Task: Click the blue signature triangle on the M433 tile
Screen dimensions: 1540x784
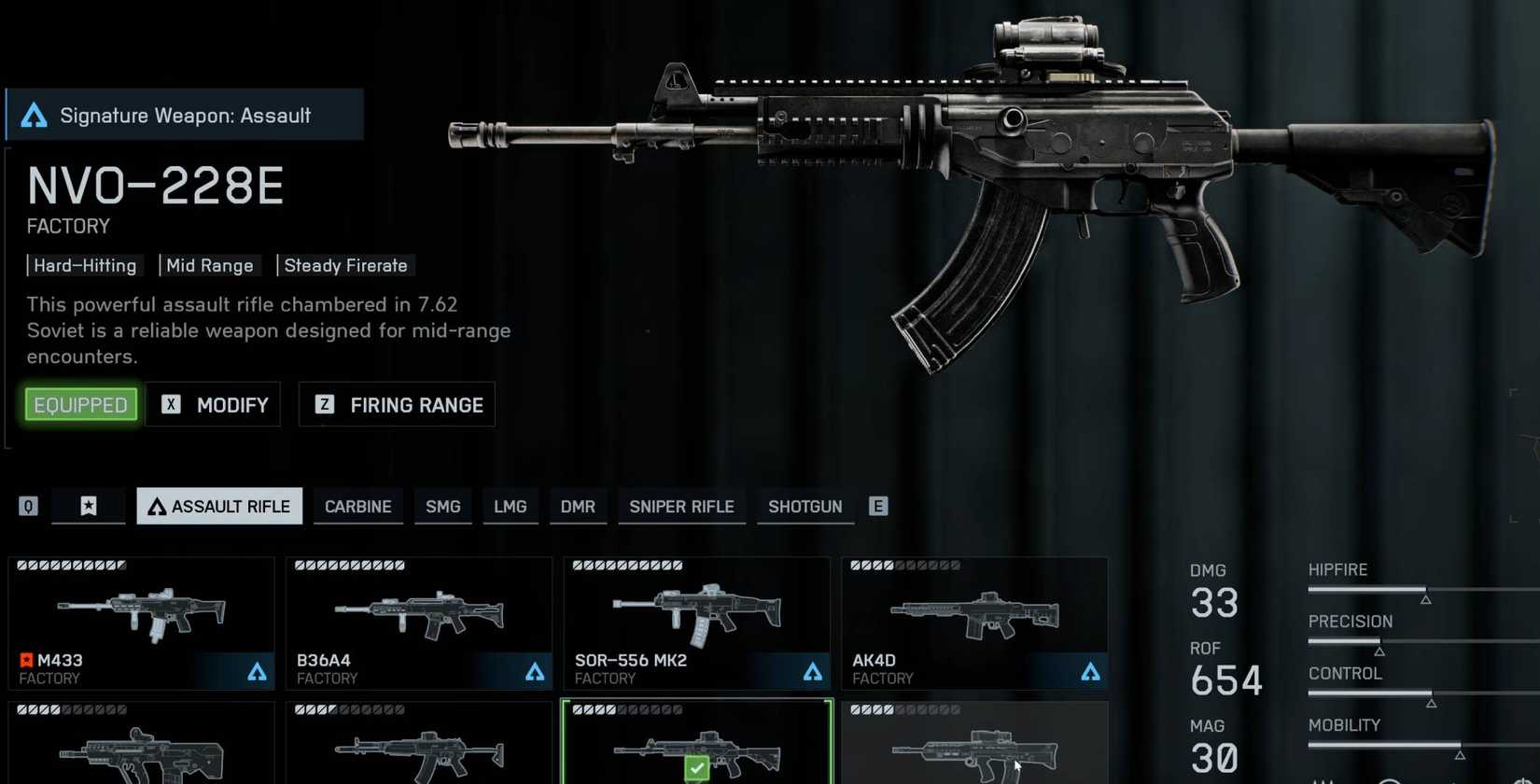Action: (x=257, y=670)
